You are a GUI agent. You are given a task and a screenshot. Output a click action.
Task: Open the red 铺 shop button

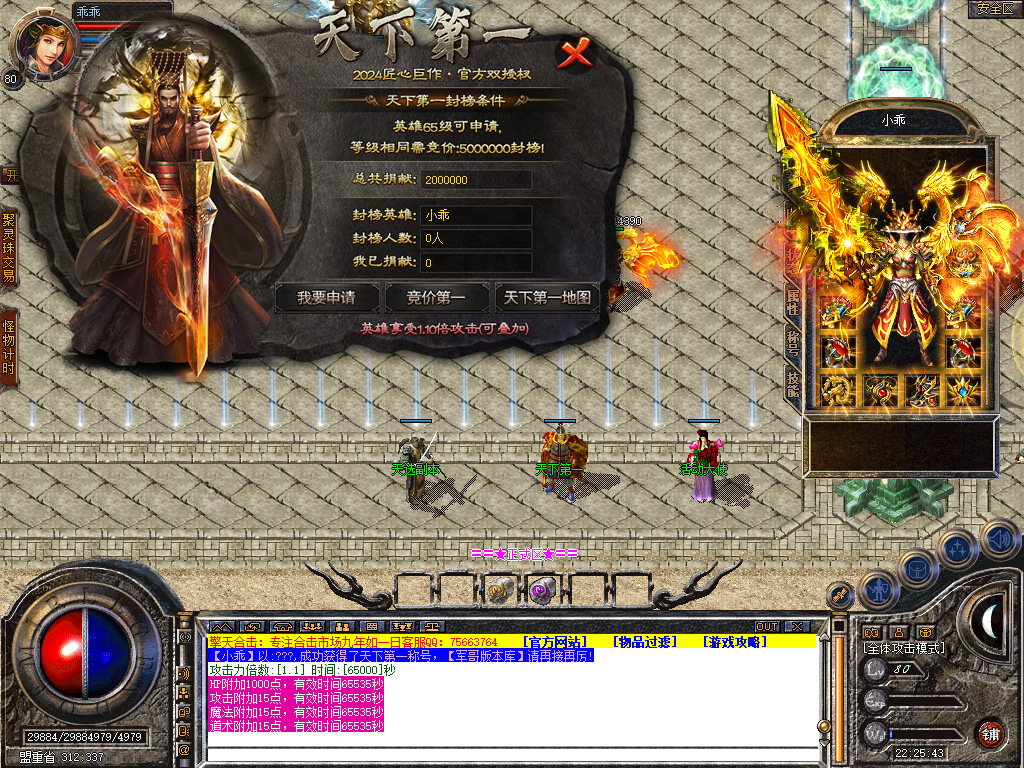pyautogui.click(x=989, y=732)
